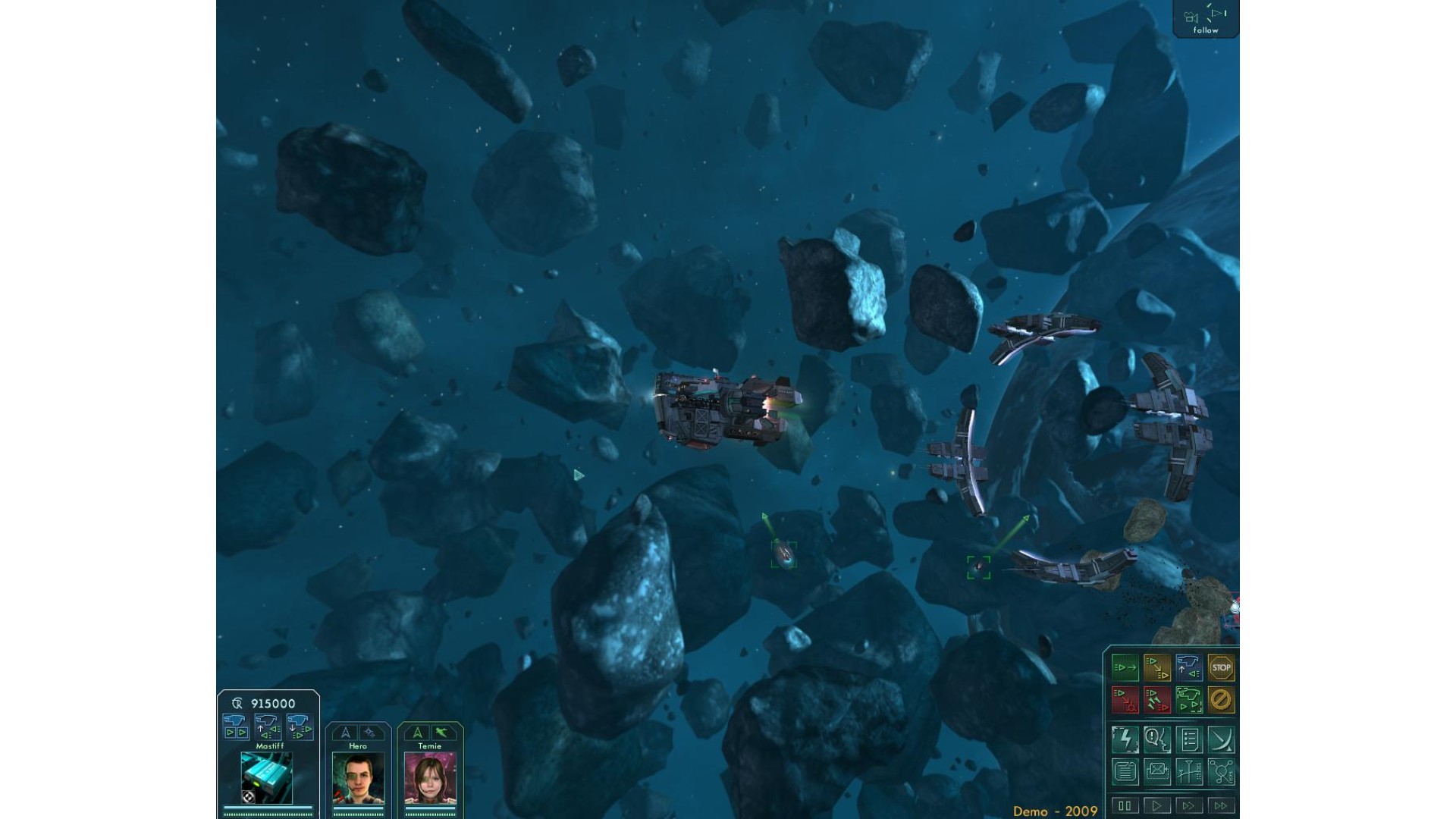Select the Mastiff ship portrait
This screenshot has width=1456, height=819.
267,777
